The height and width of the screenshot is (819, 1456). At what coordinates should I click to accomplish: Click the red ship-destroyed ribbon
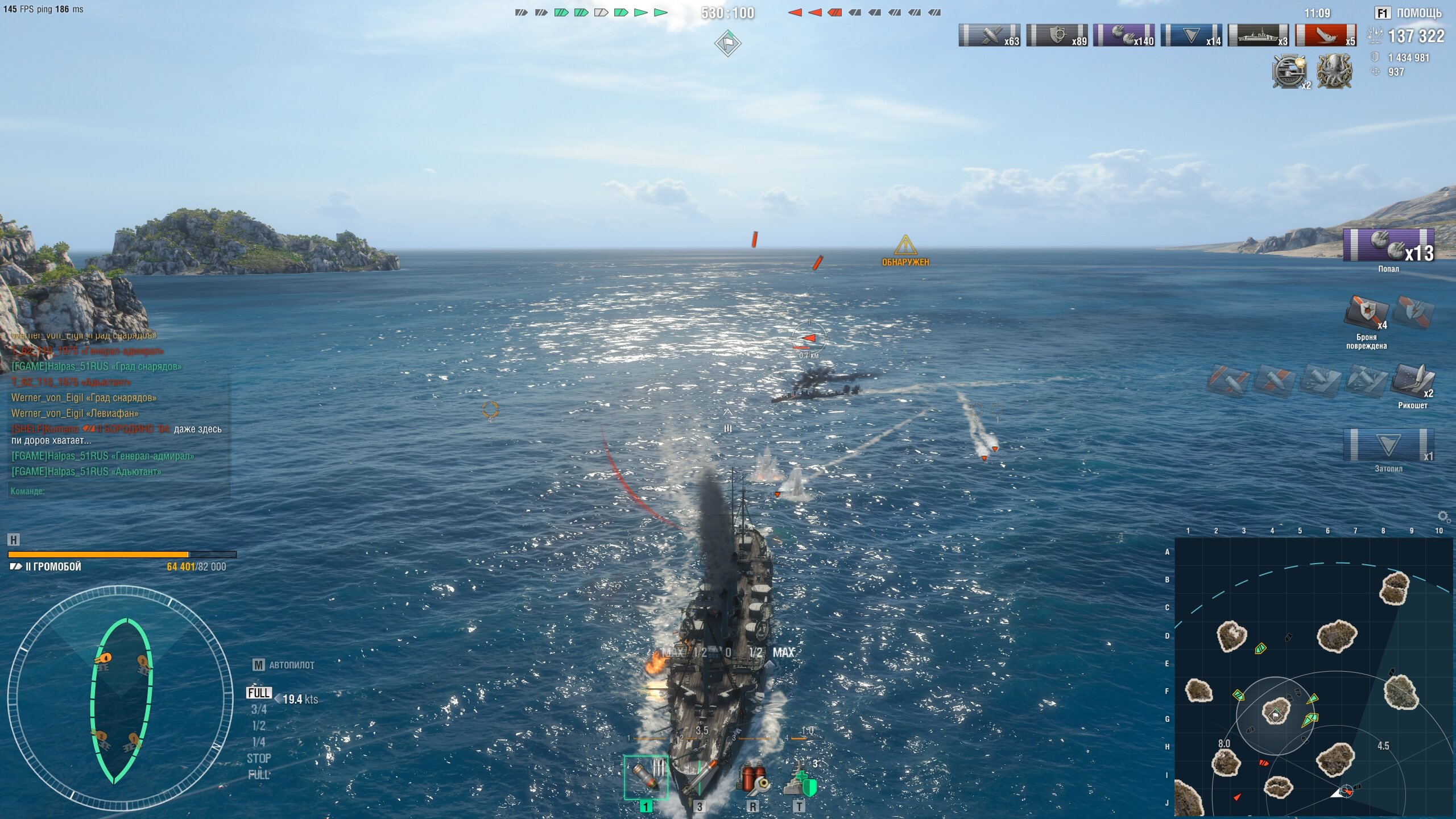tap(1325, 35)
